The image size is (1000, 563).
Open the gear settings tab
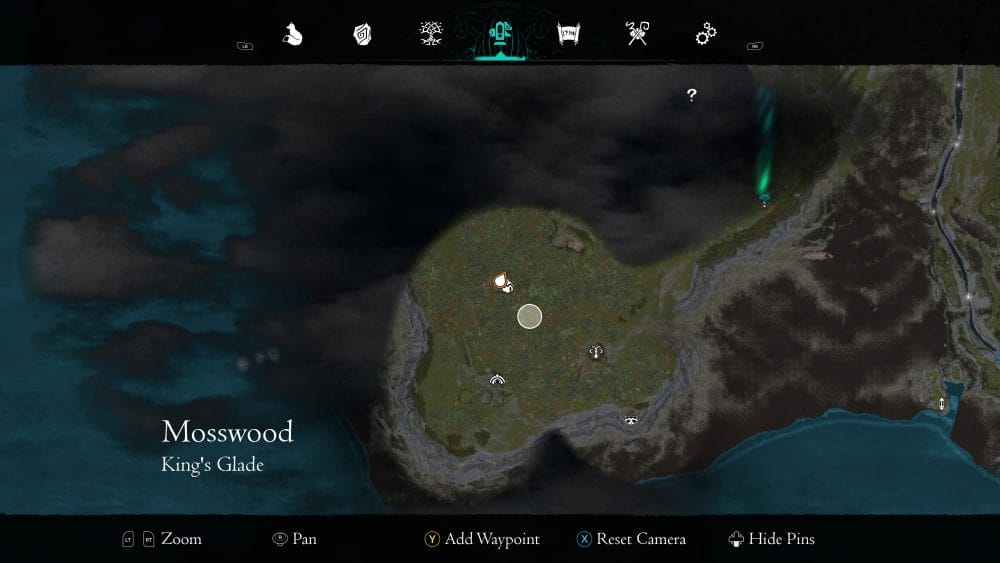tap(706, 36)
